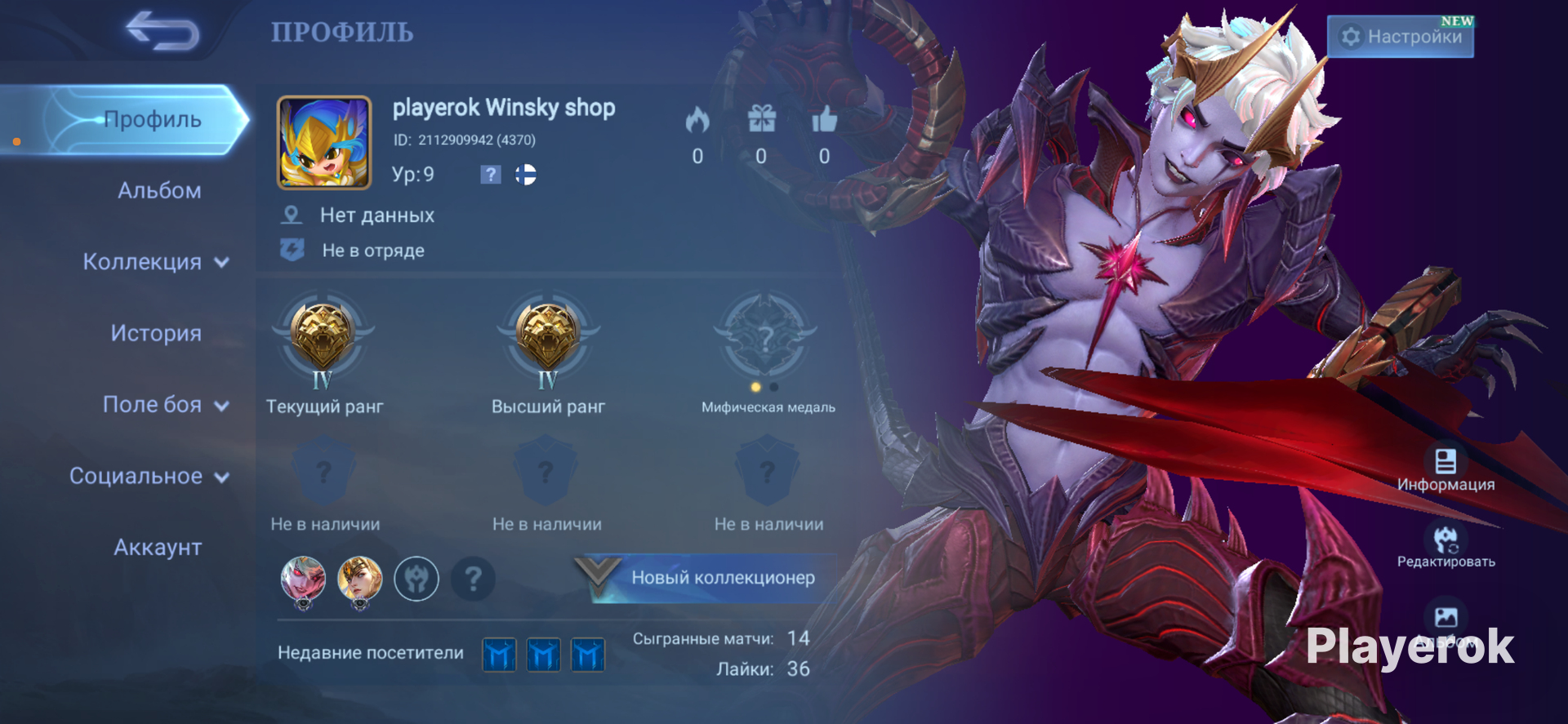
Task: Open the Аккаунт tab
Action: tap(158, 547)
